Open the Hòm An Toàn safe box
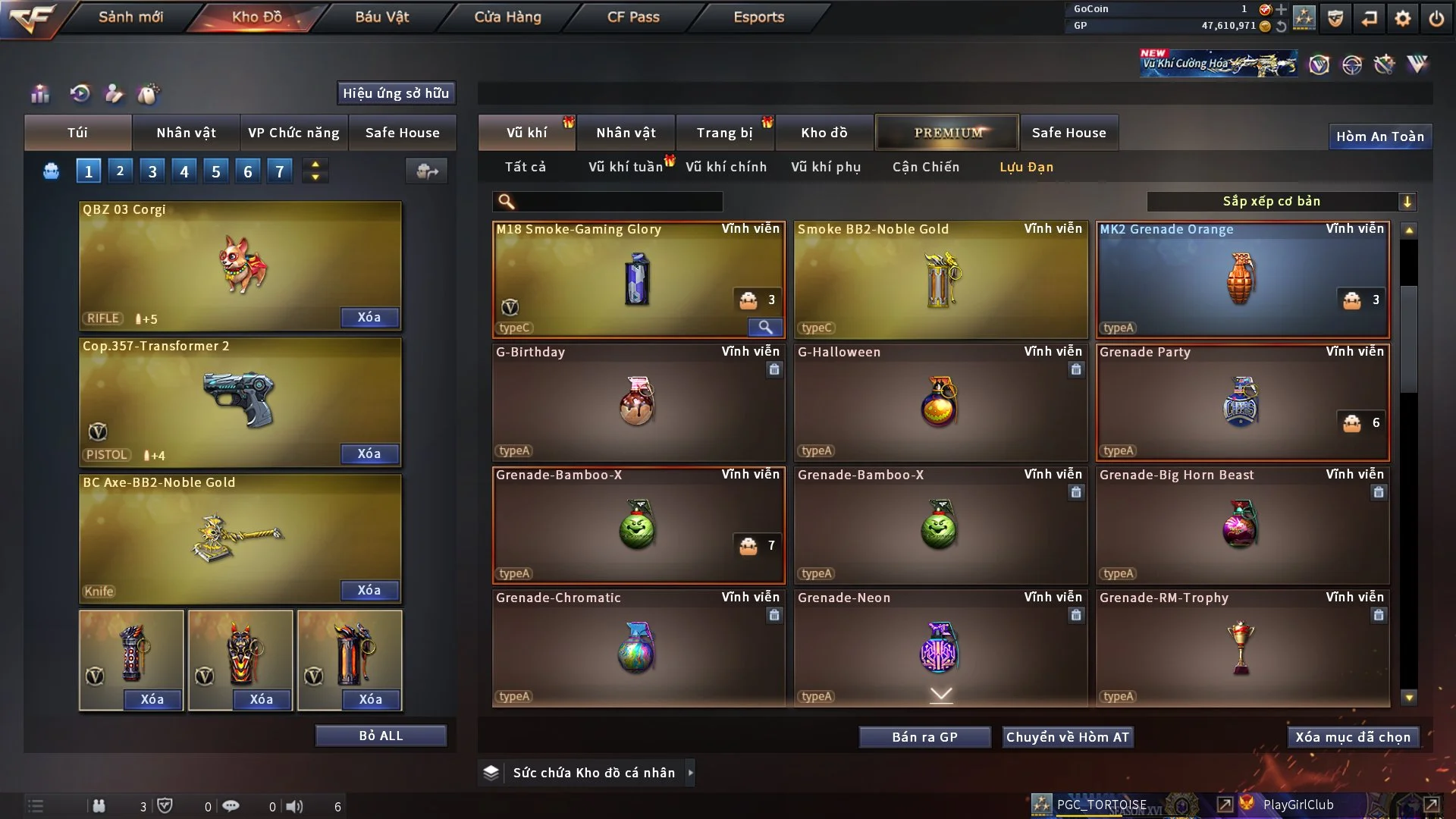The height and width of the screenshot is (819, 1456). [x=1379, y=136]
